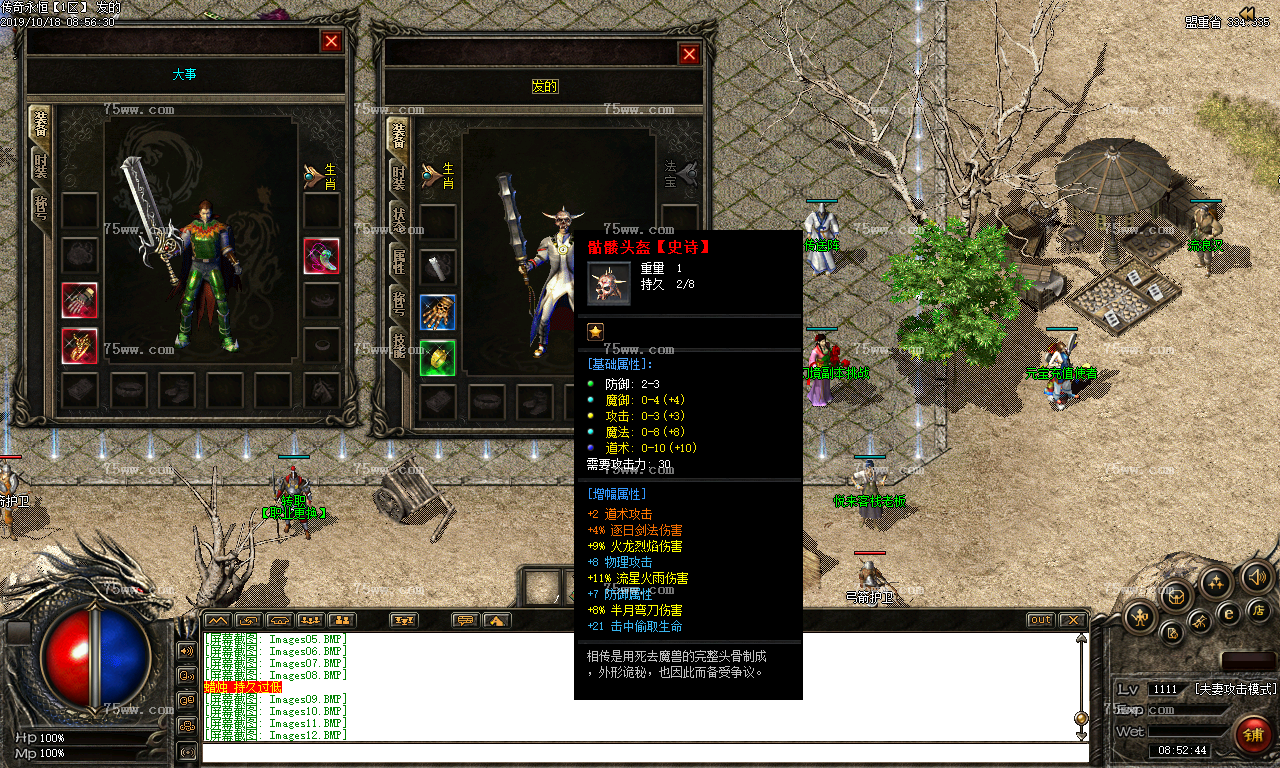Image resolution: width=1280 pixels, height=768 pixels.
Task: Open the four-star skills icon button
Action: click(1216, 582)
